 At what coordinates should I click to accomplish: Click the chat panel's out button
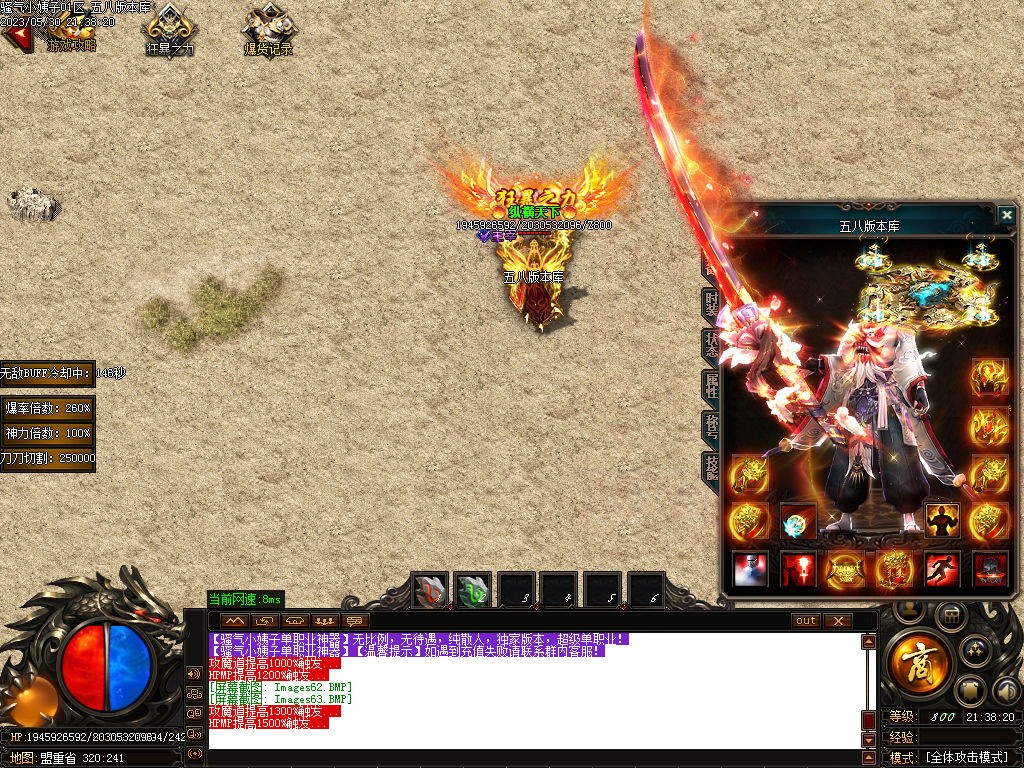[806, 621]
